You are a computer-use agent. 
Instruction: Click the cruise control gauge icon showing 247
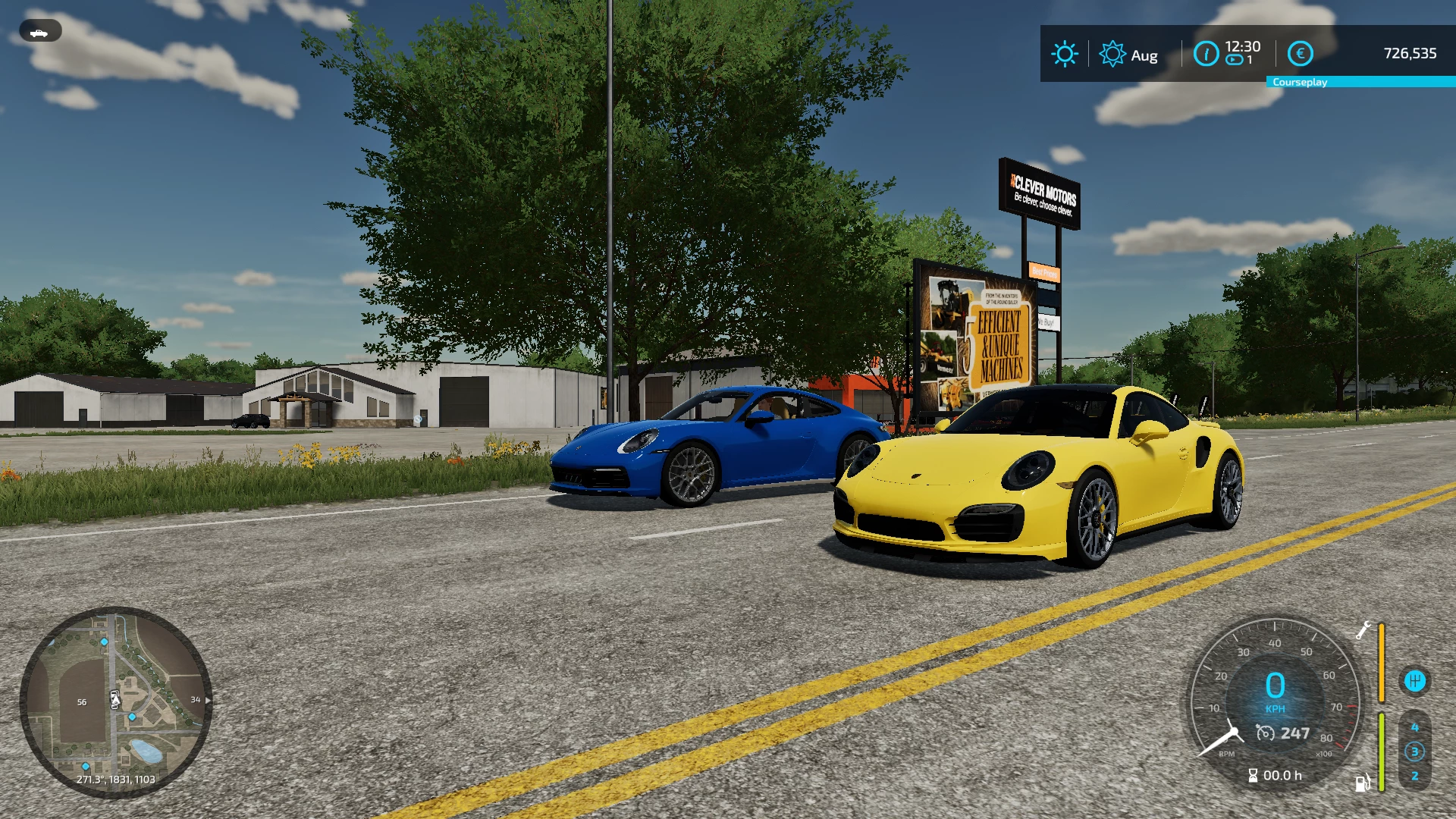tap(1266, 733)
